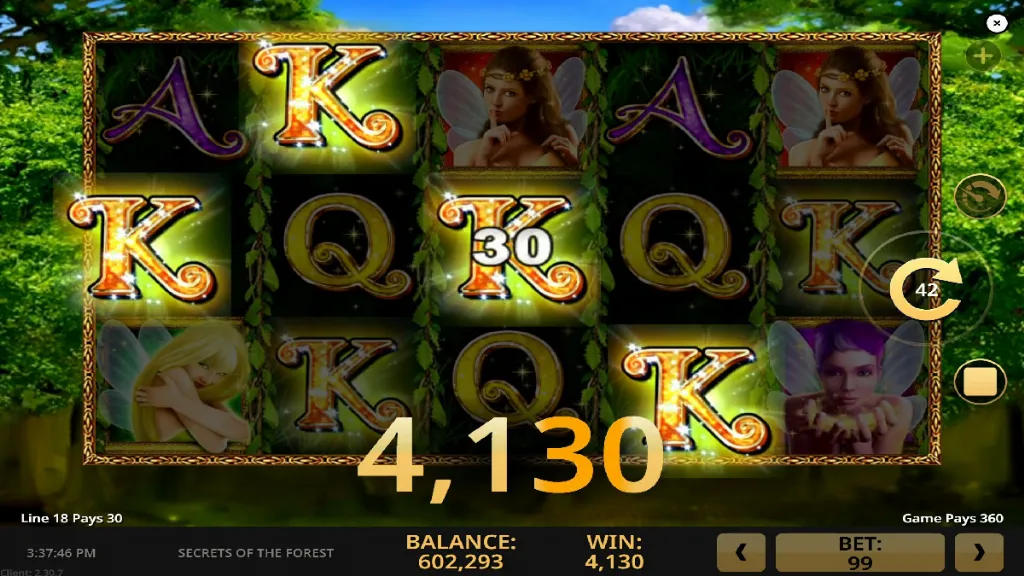
Task: Increase the bet with the right arrow
Action: pyautogui.click(x=979, y=552)
